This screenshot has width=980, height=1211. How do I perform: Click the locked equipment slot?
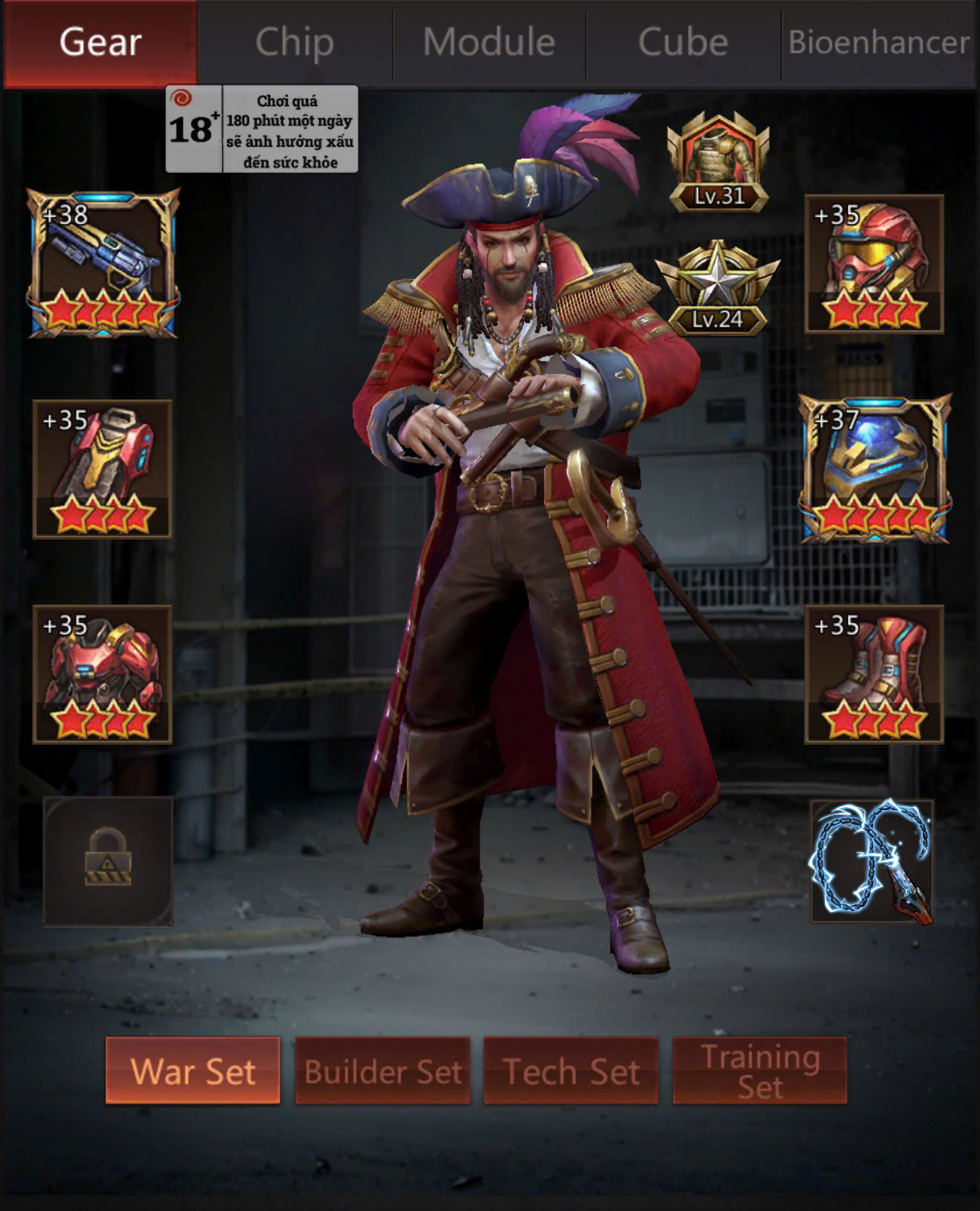[108, 861]
